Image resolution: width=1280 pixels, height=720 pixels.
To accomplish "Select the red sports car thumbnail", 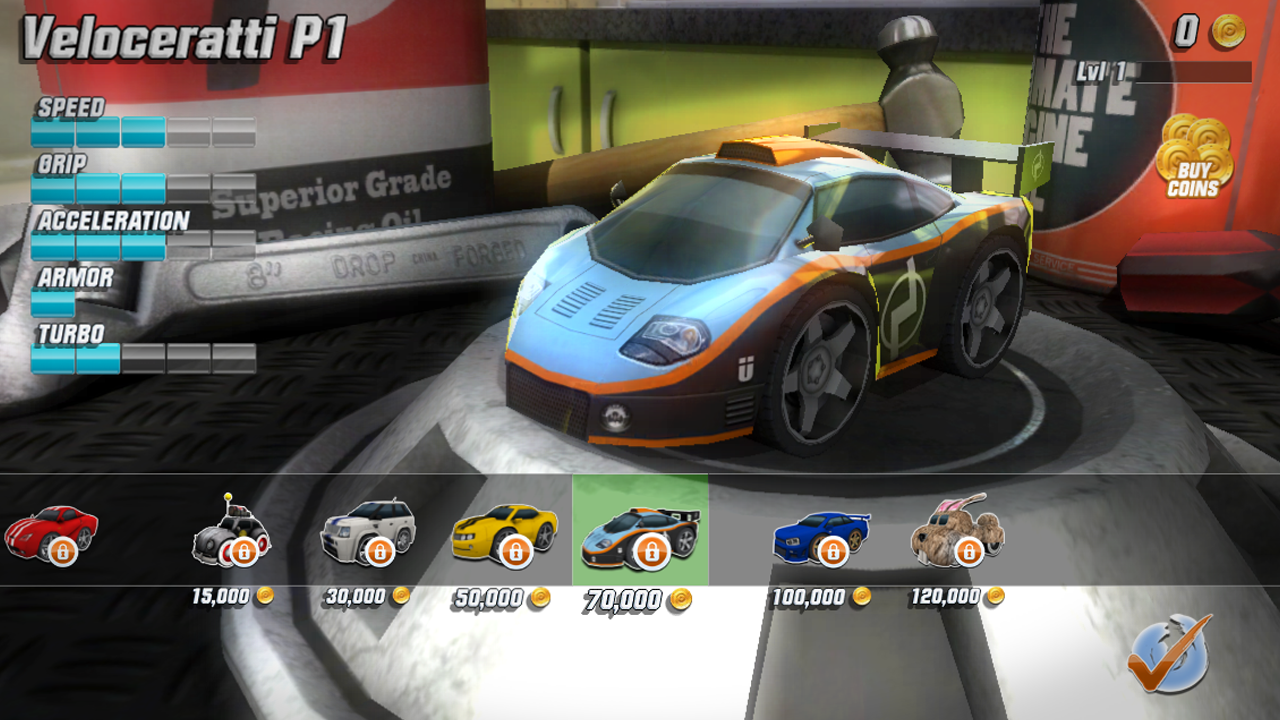I will [52, 532].
